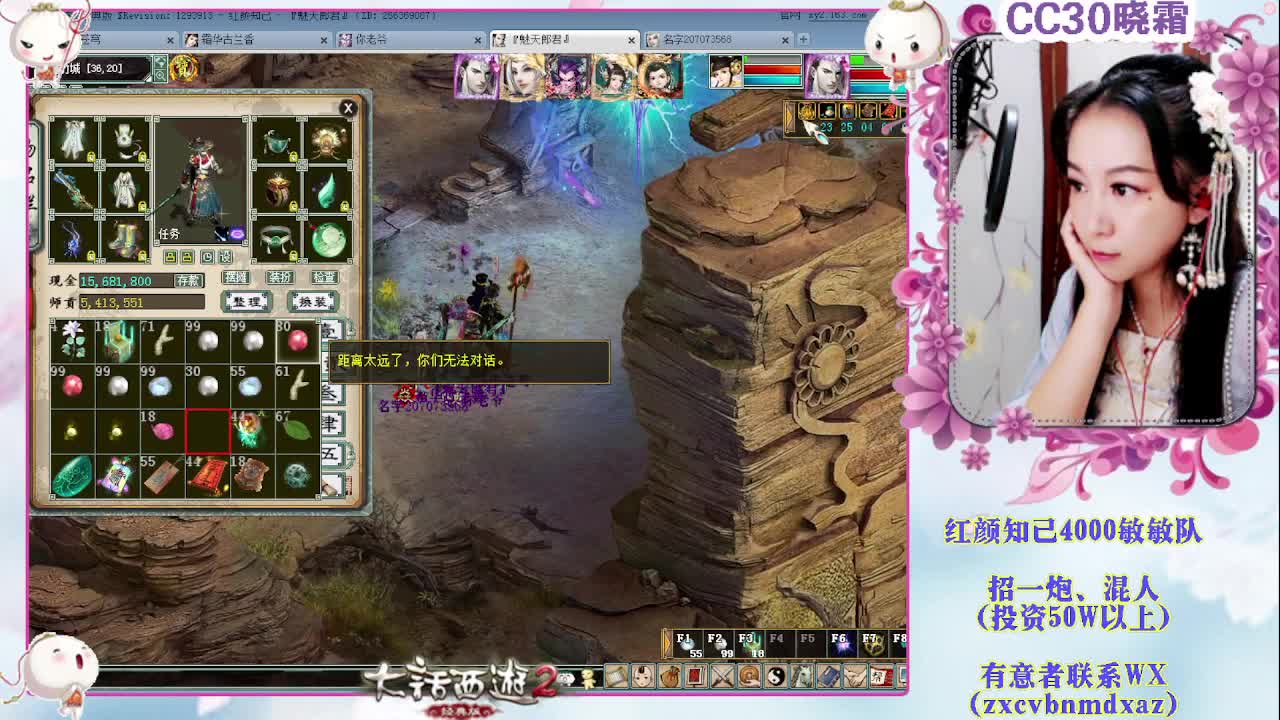Click the blue book icon on bottom toolbar
This screenshot has height=720, width=1280.
click(827, 677)
